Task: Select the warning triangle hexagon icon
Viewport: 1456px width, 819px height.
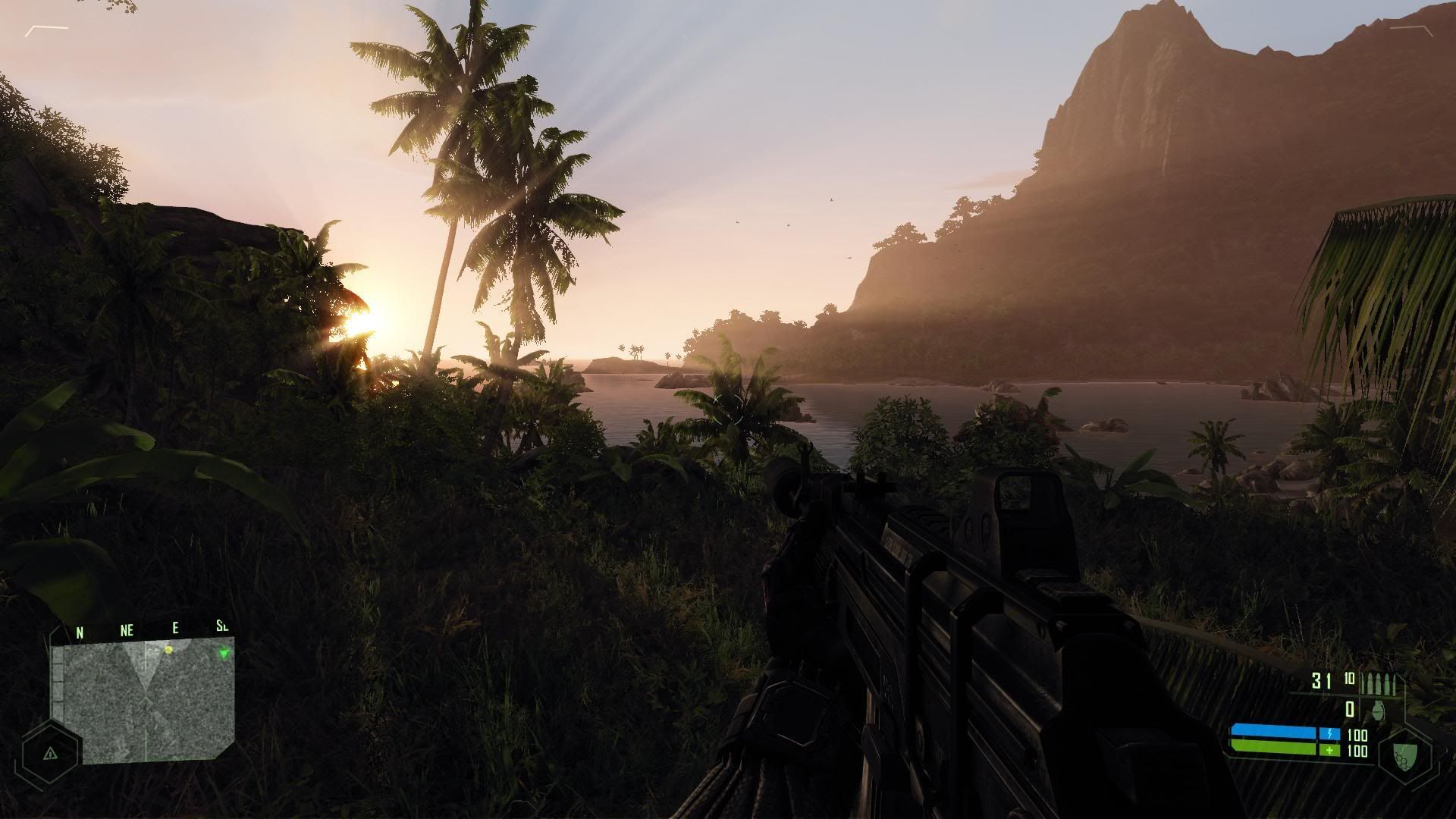Action: pyautogui.click(x=50, y=754)
